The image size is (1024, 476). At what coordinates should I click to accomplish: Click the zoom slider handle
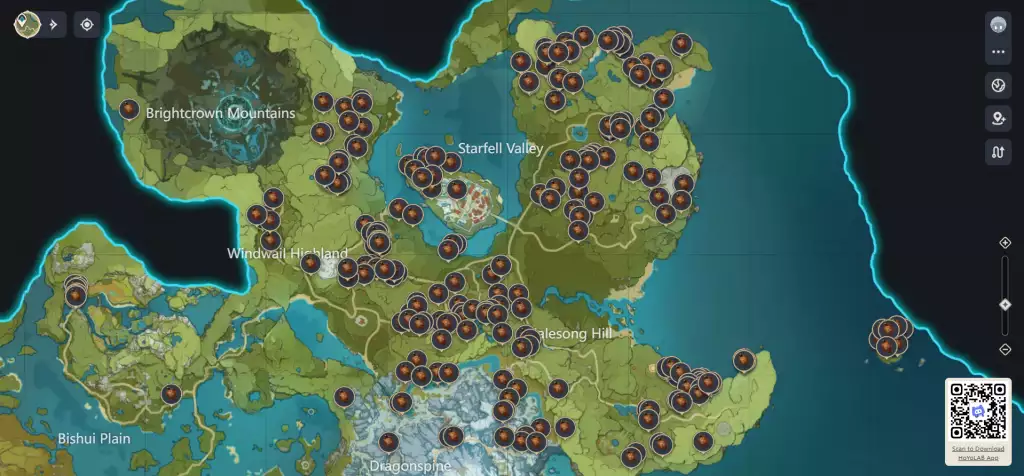(1005, 304)
